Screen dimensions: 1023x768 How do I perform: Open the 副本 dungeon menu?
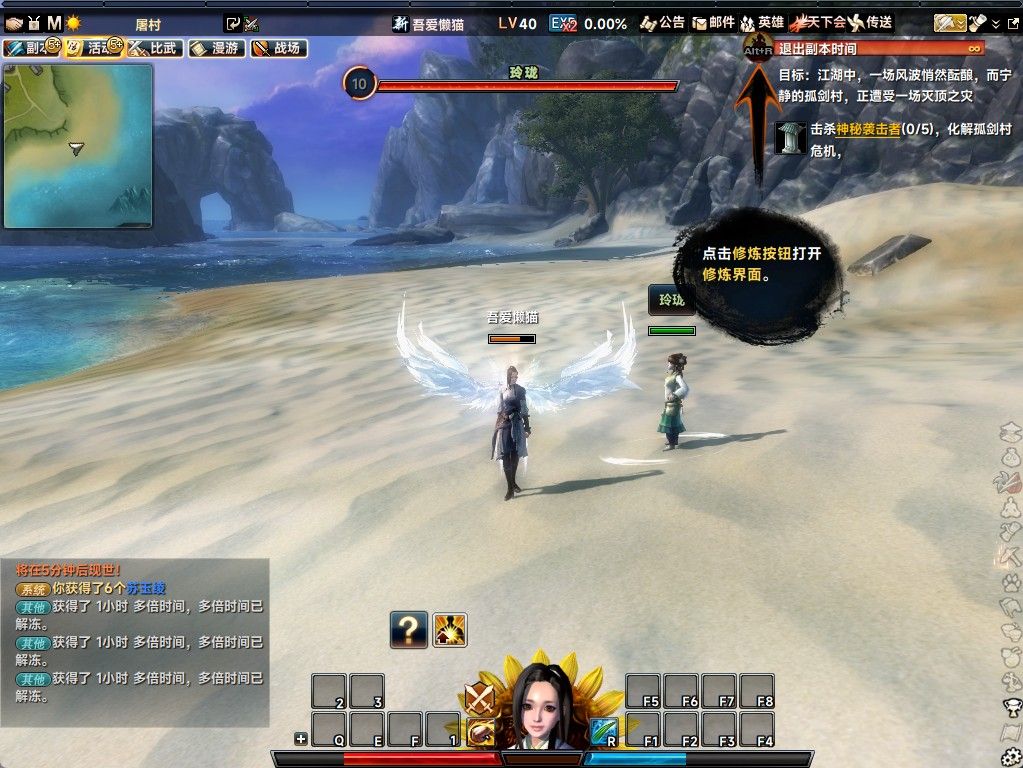[28, 48]
